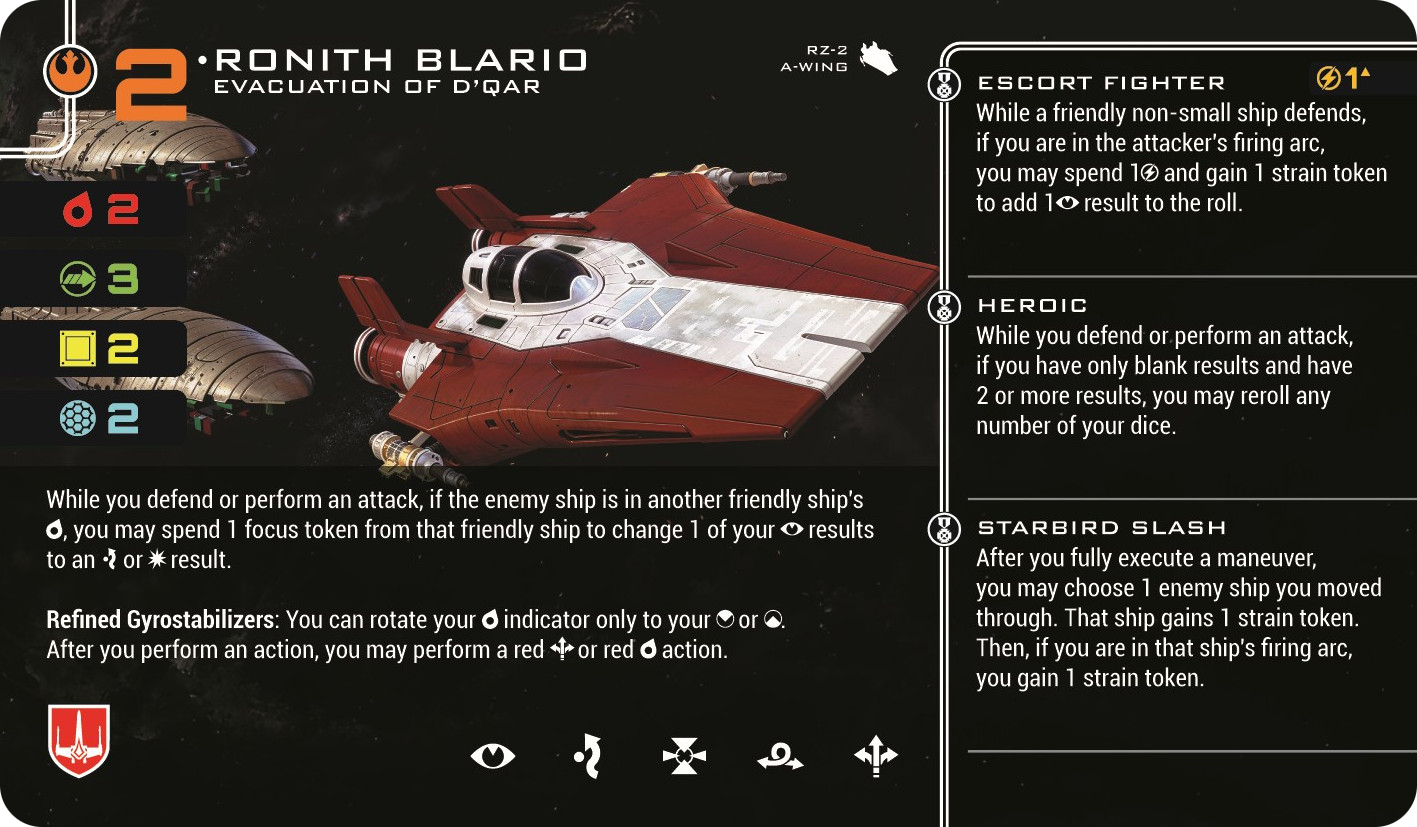Select the Focus eye action icon

493,756
